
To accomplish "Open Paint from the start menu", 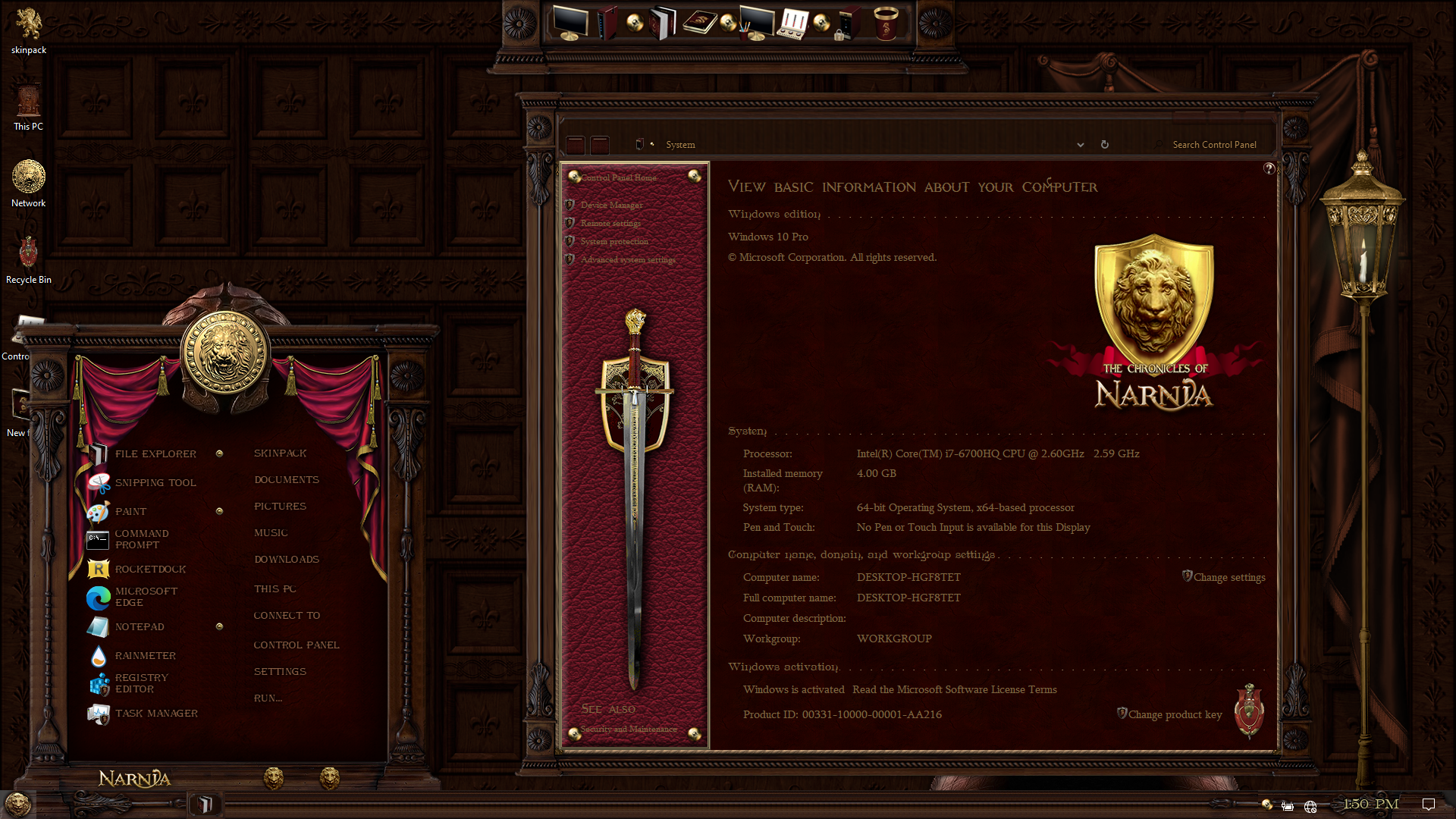I will tap(130, 512).
